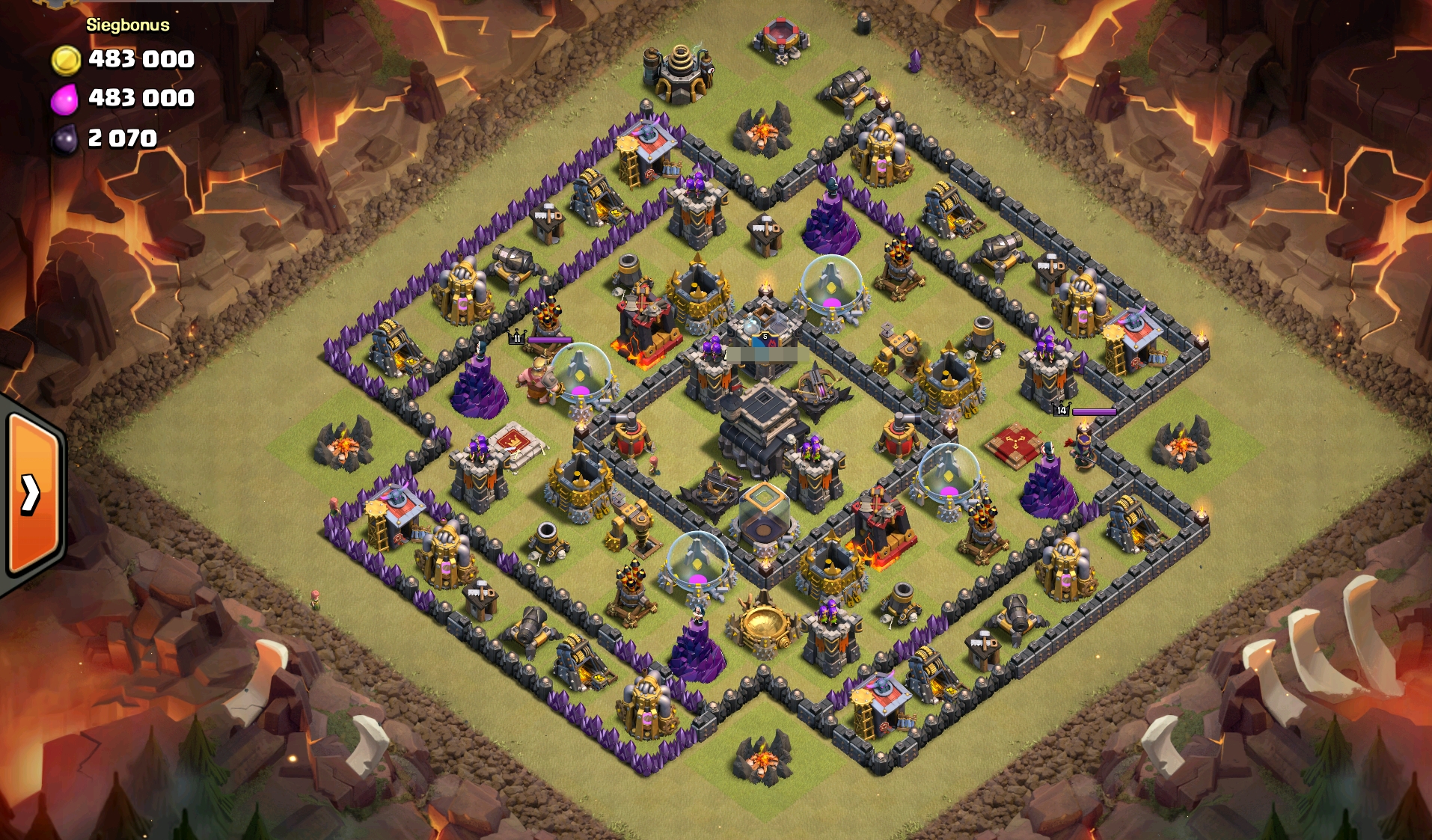Open the orange arrow side panel
The width and height of the screenshot is (1432, 840).
point(31,494)
